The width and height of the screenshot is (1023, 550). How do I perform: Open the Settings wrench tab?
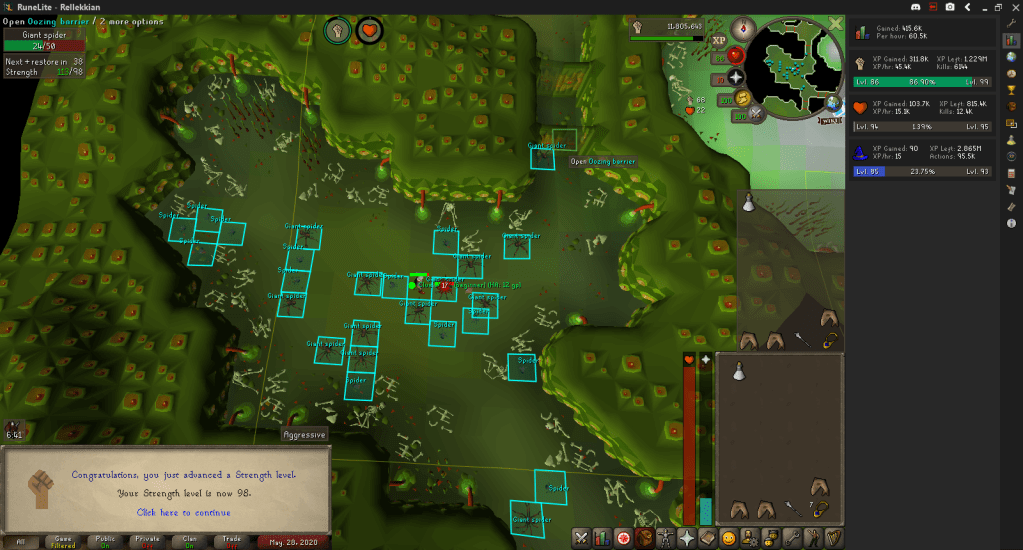[790, 538]
